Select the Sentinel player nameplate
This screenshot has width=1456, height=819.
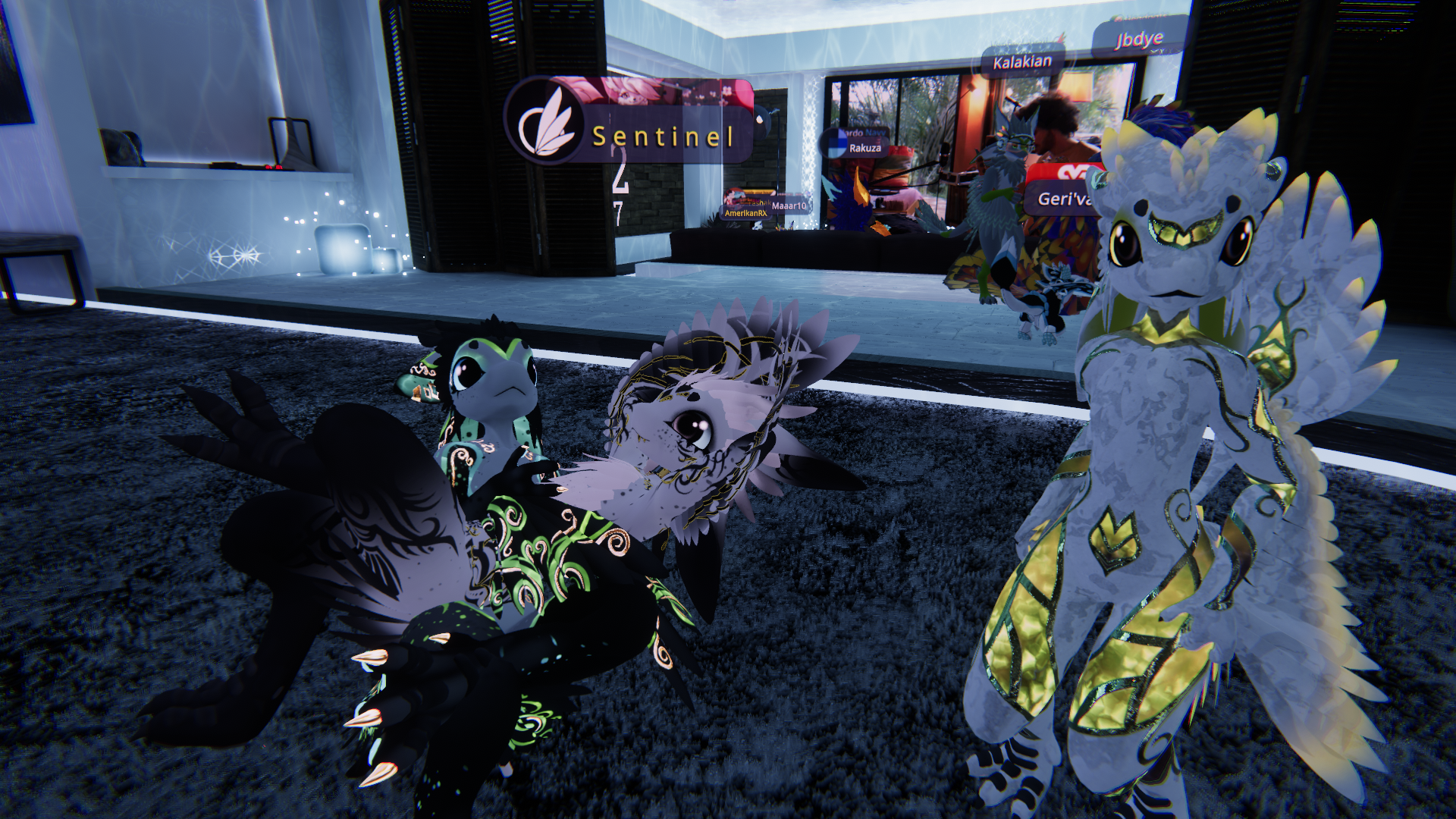(x=661, y=136)
